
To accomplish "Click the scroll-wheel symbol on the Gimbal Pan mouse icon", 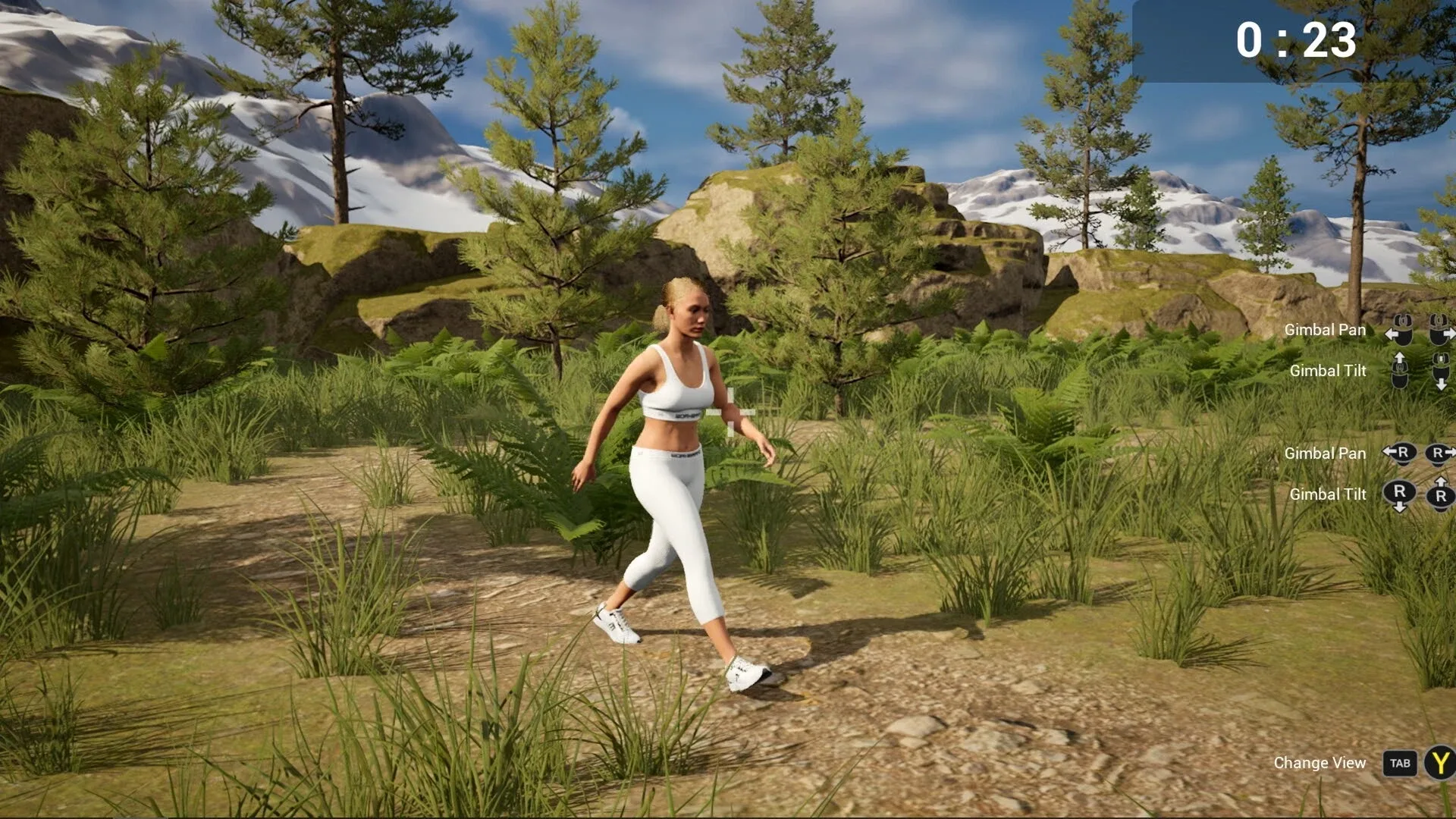I will click(1401, 319).
